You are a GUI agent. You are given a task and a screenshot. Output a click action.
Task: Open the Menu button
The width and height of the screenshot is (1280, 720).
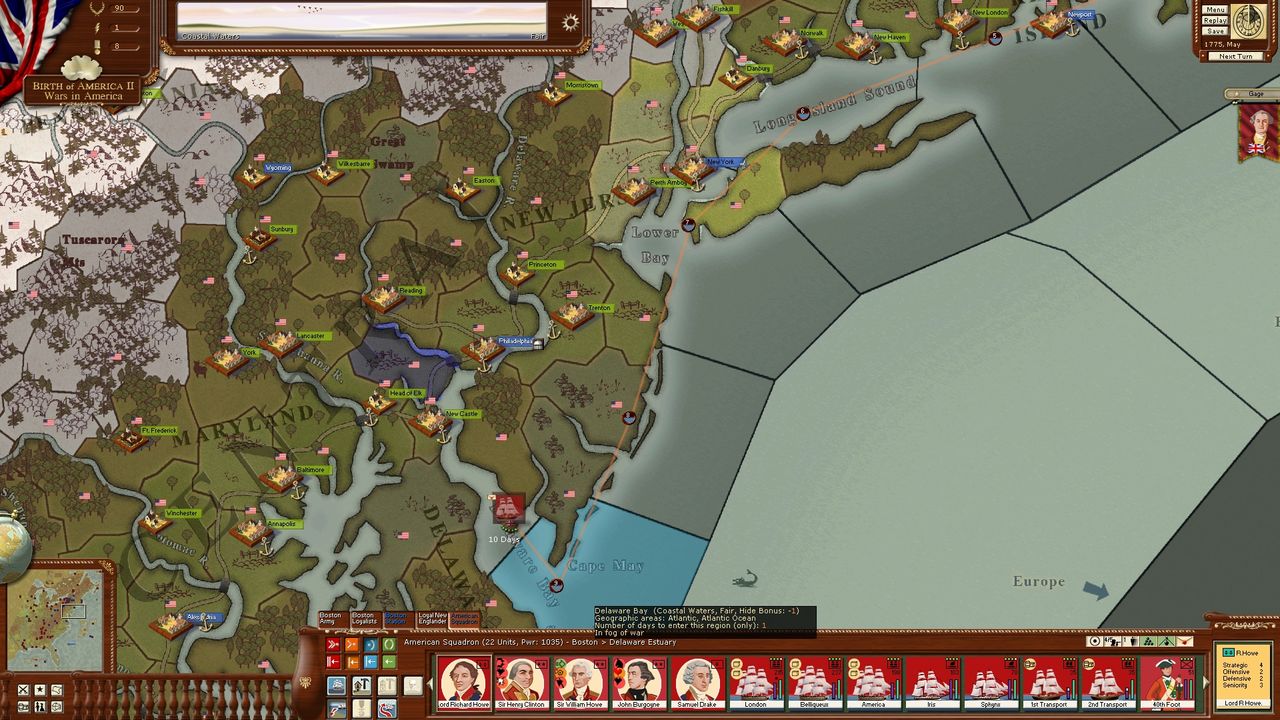(x=1215, y=10)
